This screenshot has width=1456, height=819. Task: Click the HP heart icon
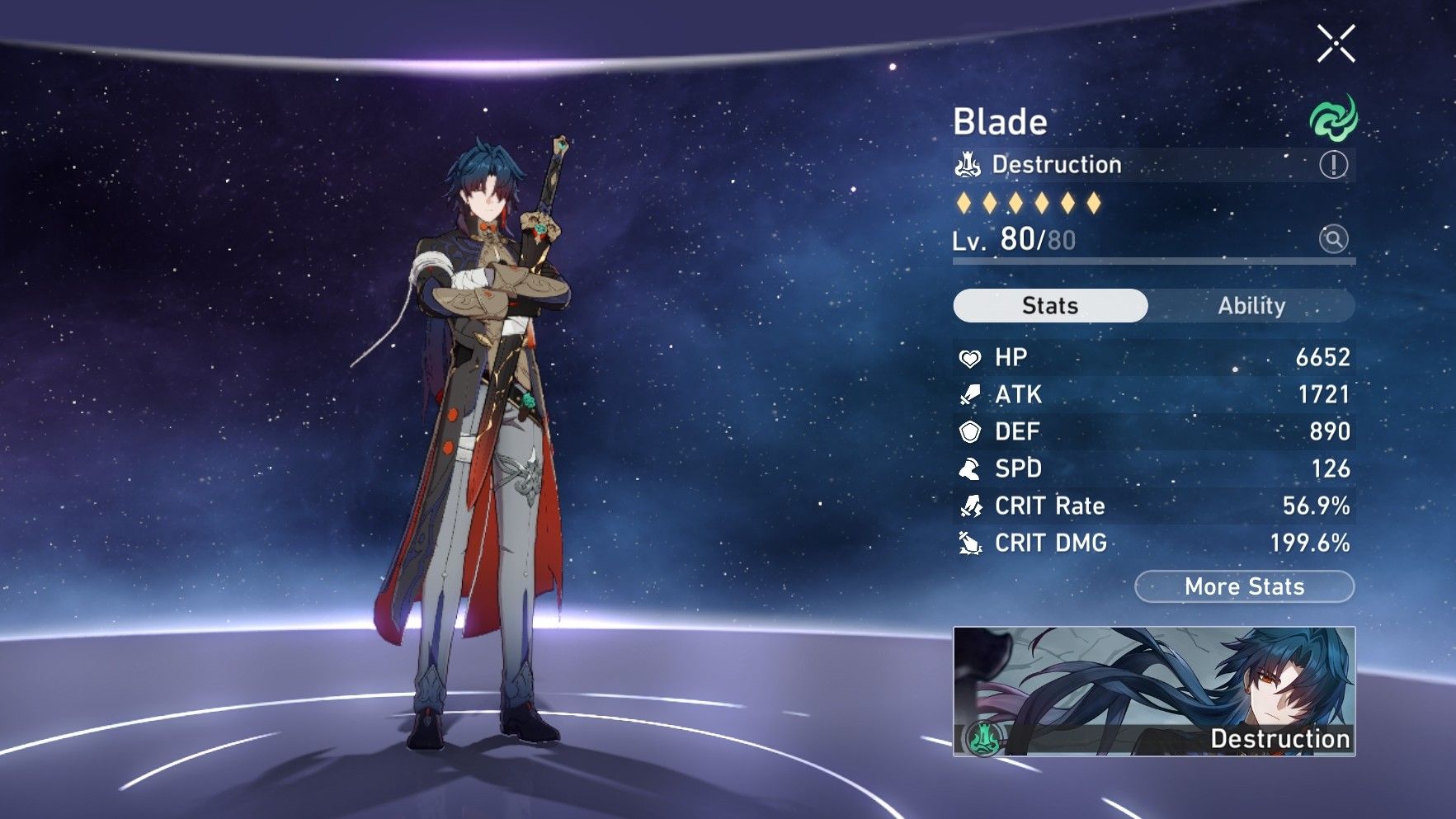click(969, 357)
